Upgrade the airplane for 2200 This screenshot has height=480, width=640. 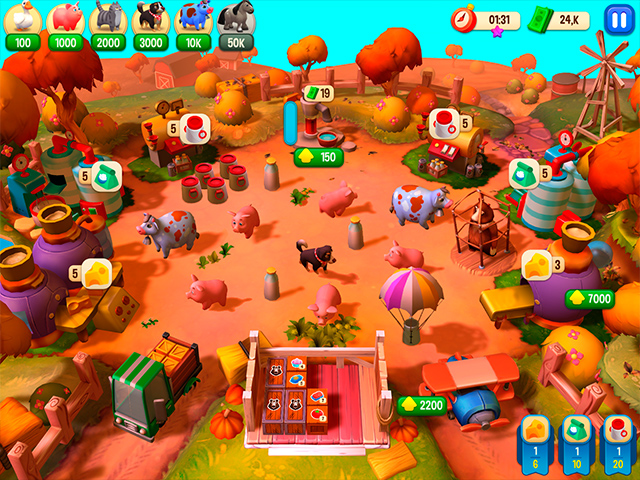(x=422, y=405)
